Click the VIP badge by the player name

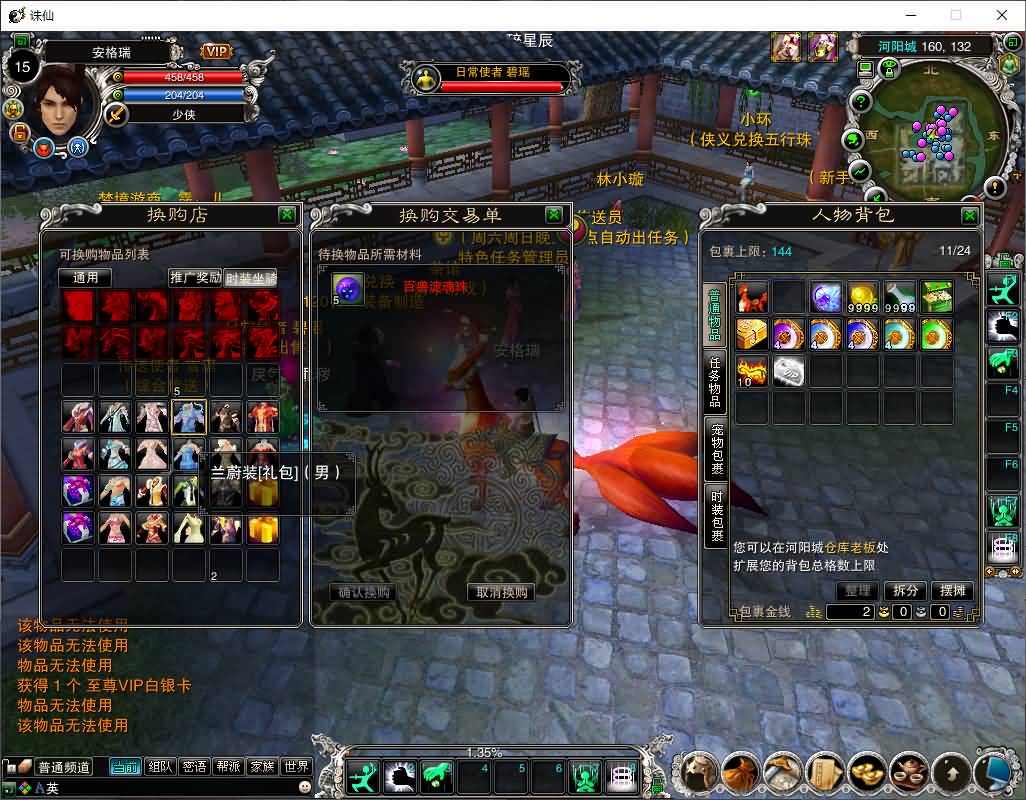click(x=216, y=51)
